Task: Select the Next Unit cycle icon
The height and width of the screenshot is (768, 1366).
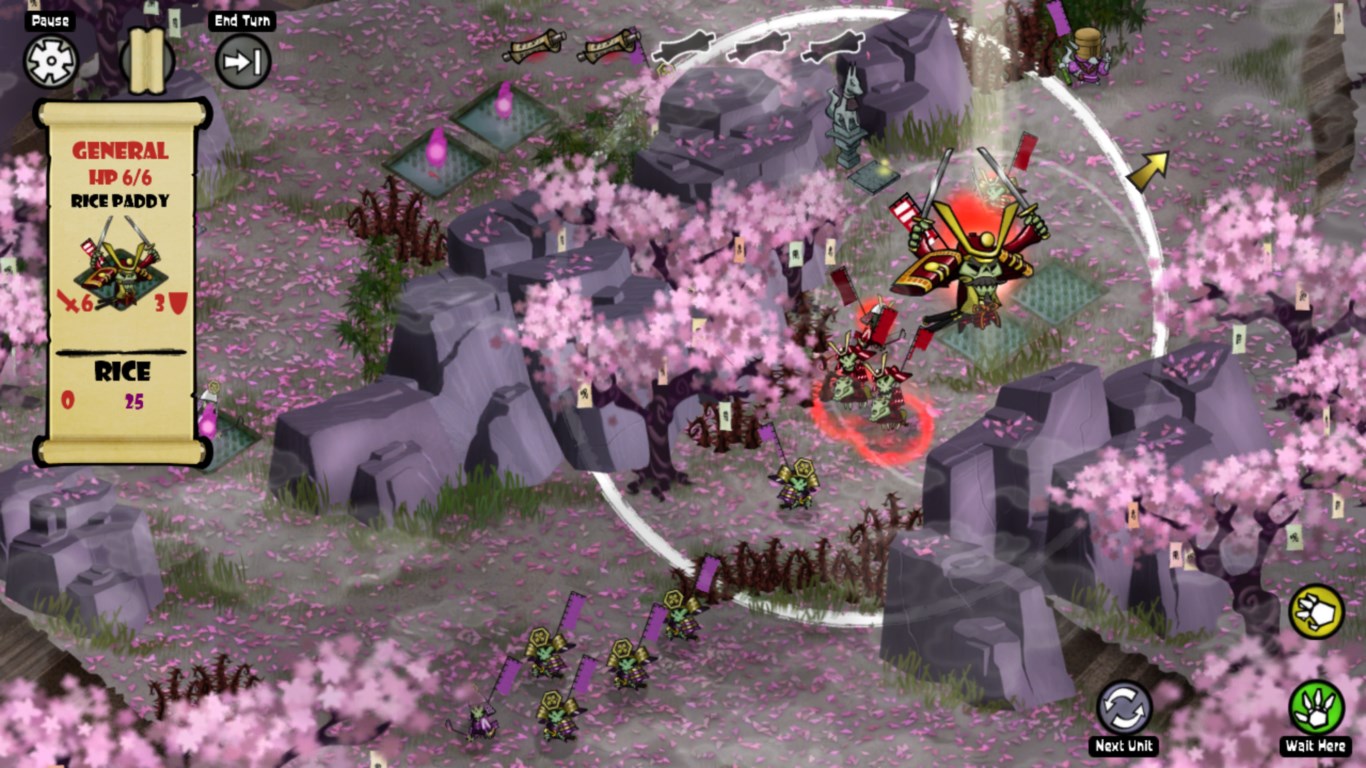Action: click(1127, 706)
